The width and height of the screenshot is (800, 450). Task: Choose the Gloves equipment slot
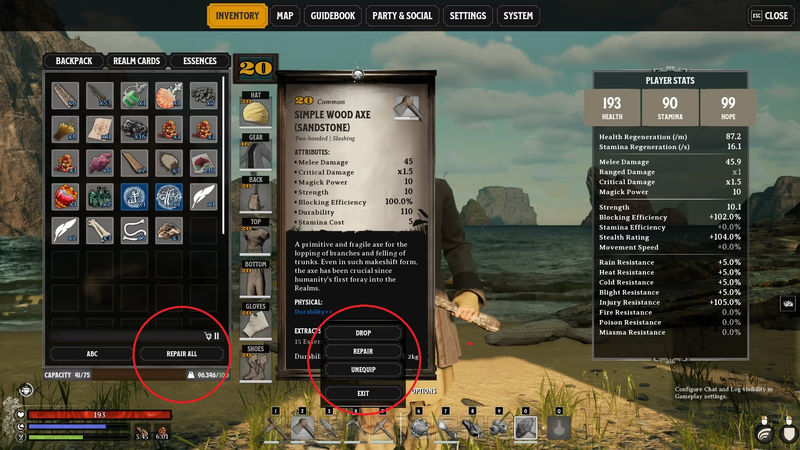pyautogui.click(x=257, y=322)
